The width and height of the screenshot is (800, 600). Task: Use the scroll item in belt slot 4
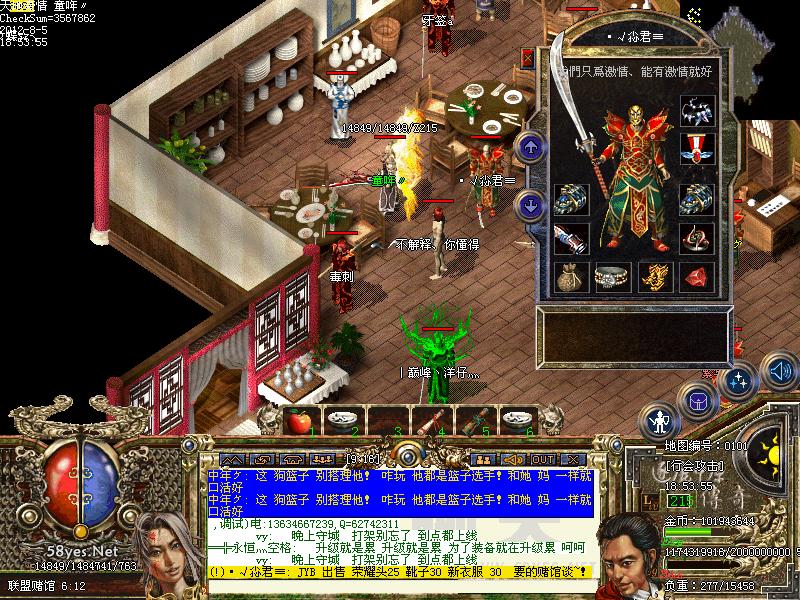pos(432,420)
